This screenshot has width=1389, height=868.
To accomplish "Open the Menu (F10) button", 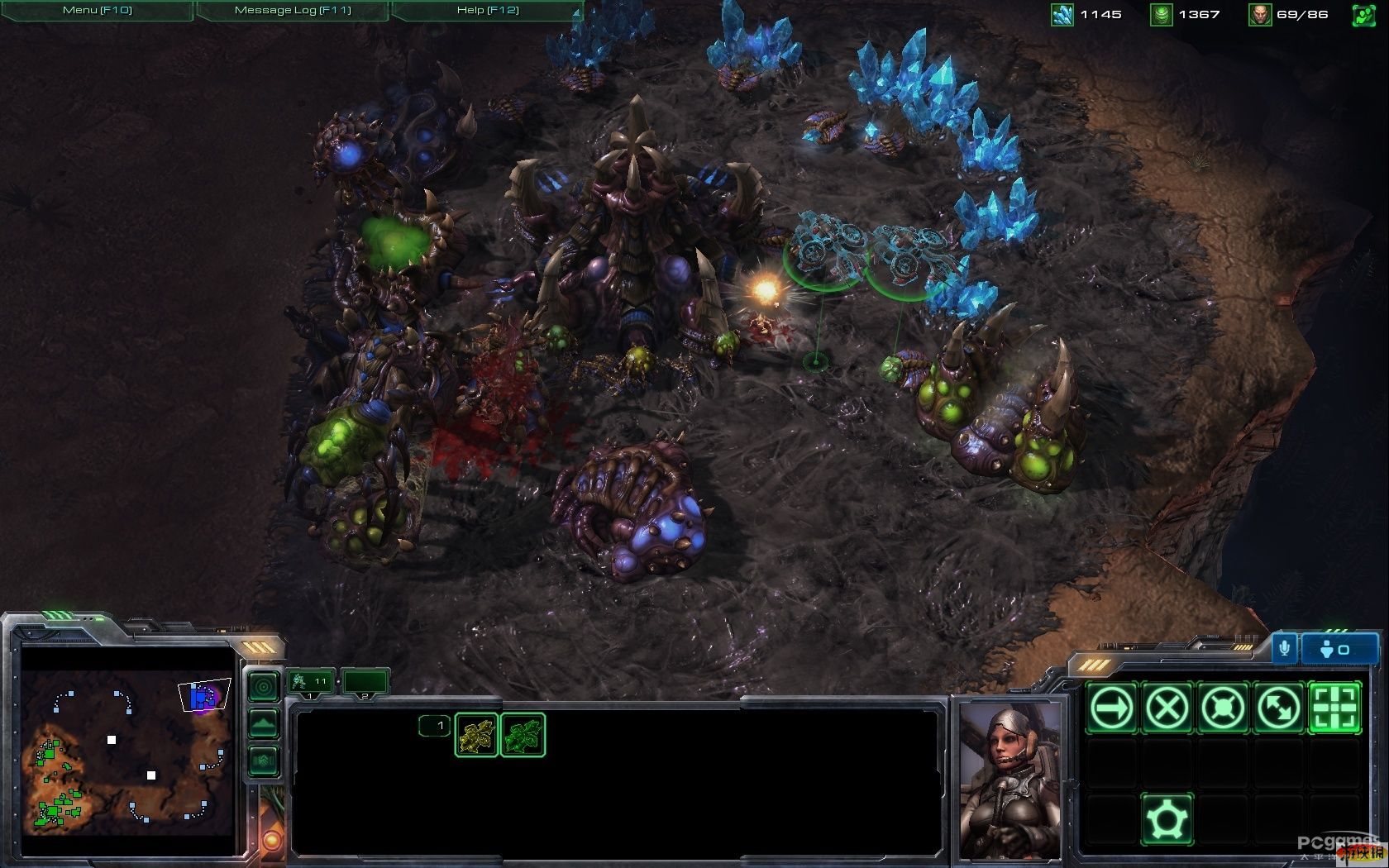I will (x=97, y=10).
